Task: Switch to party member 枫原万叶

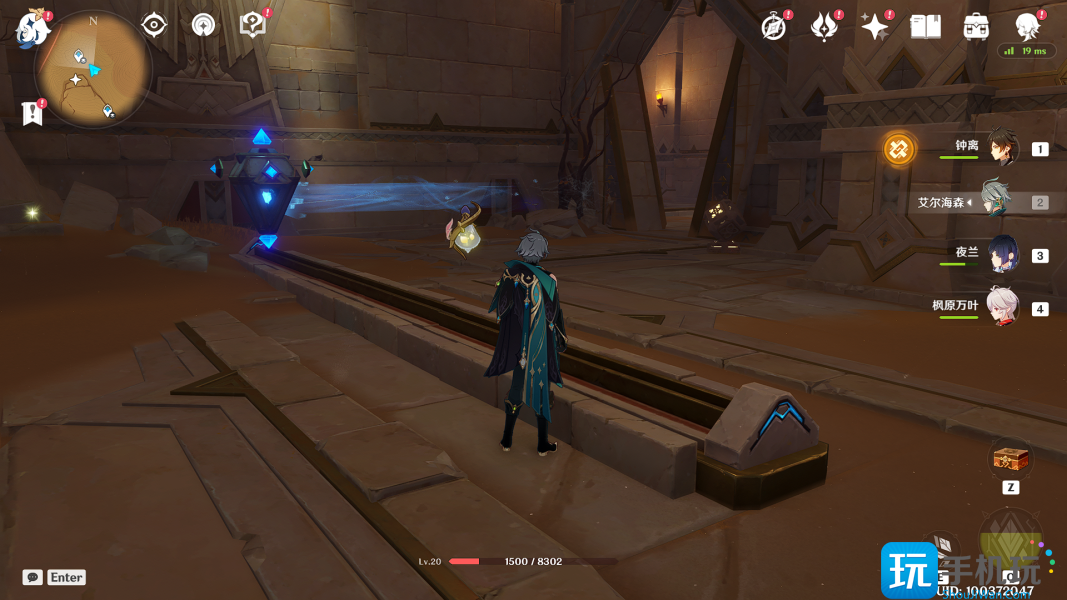Action: pos(1001,307)
